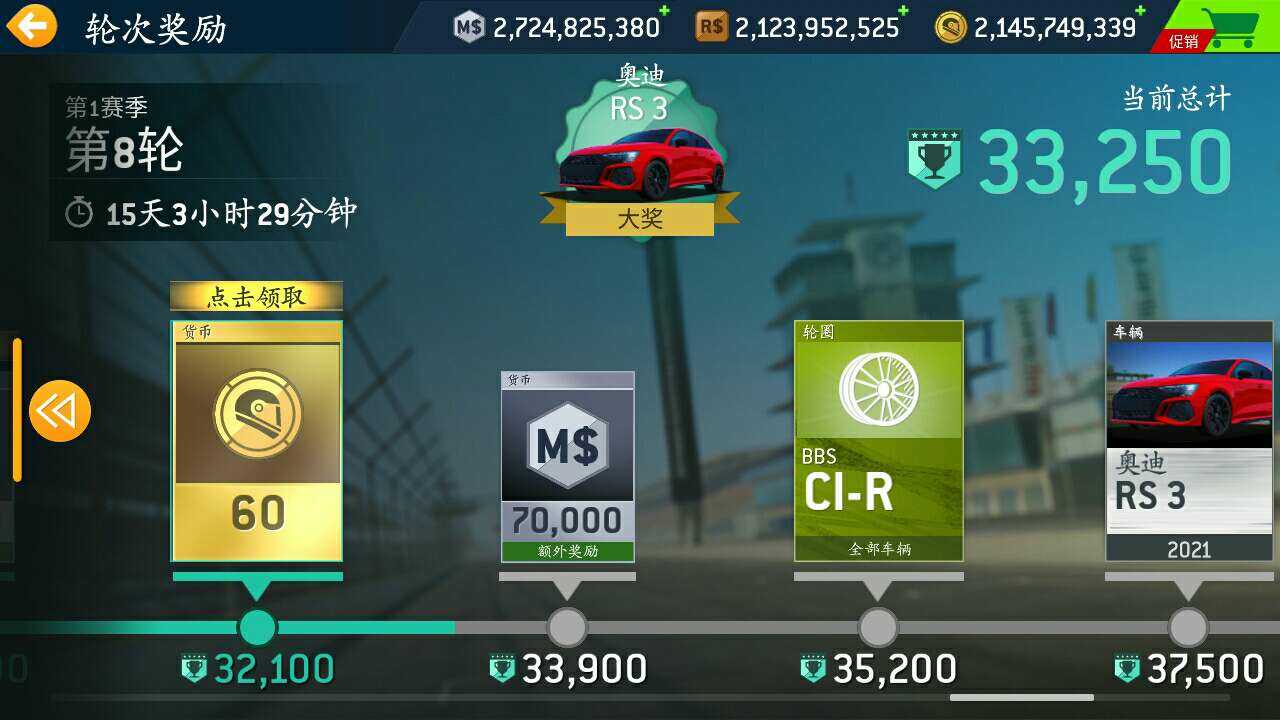The image size is (1280, 720).
Task: Add more R$ currency
Action: coord(903,11)
